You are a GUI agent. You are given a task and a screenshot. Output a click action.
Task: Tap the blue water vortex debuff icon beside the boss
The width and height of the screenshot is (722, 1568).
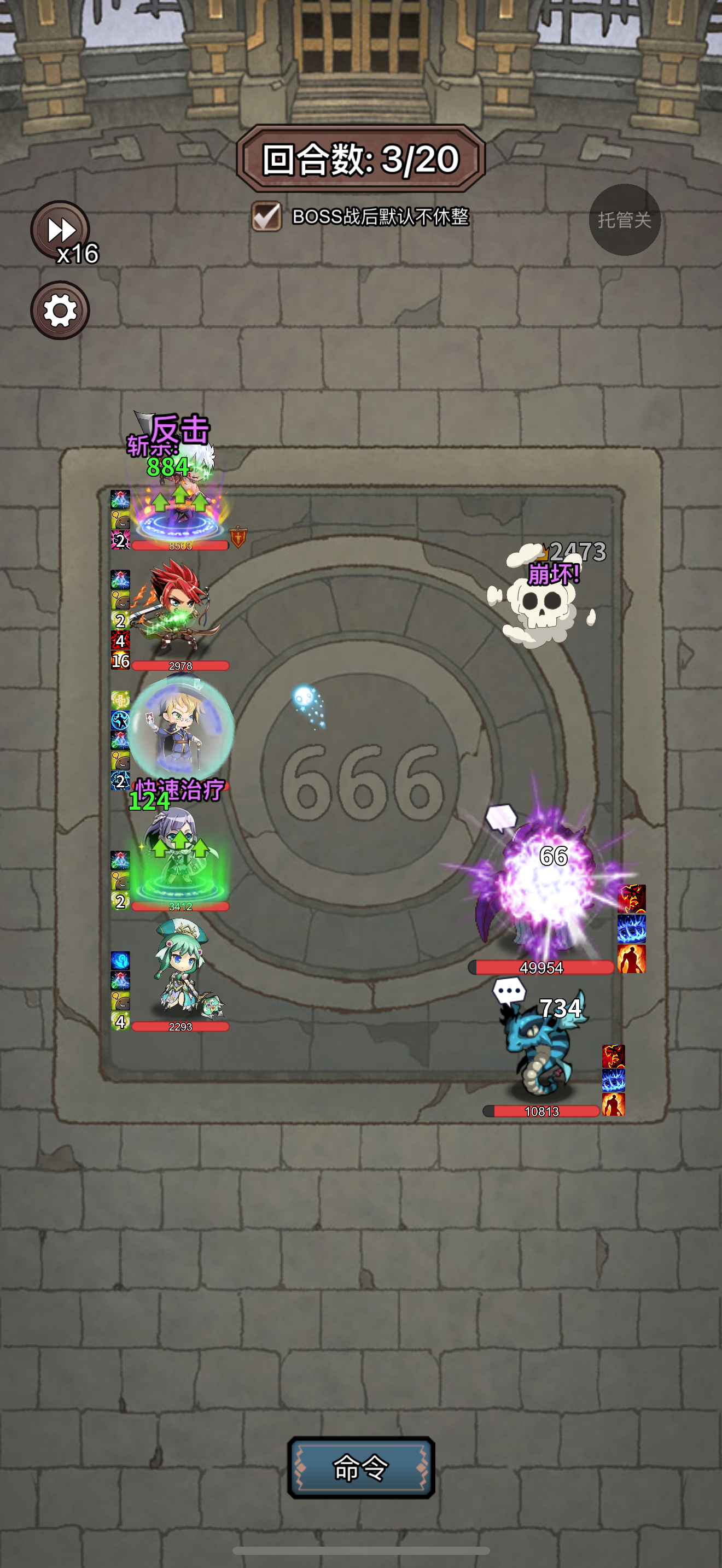point(632,929)
